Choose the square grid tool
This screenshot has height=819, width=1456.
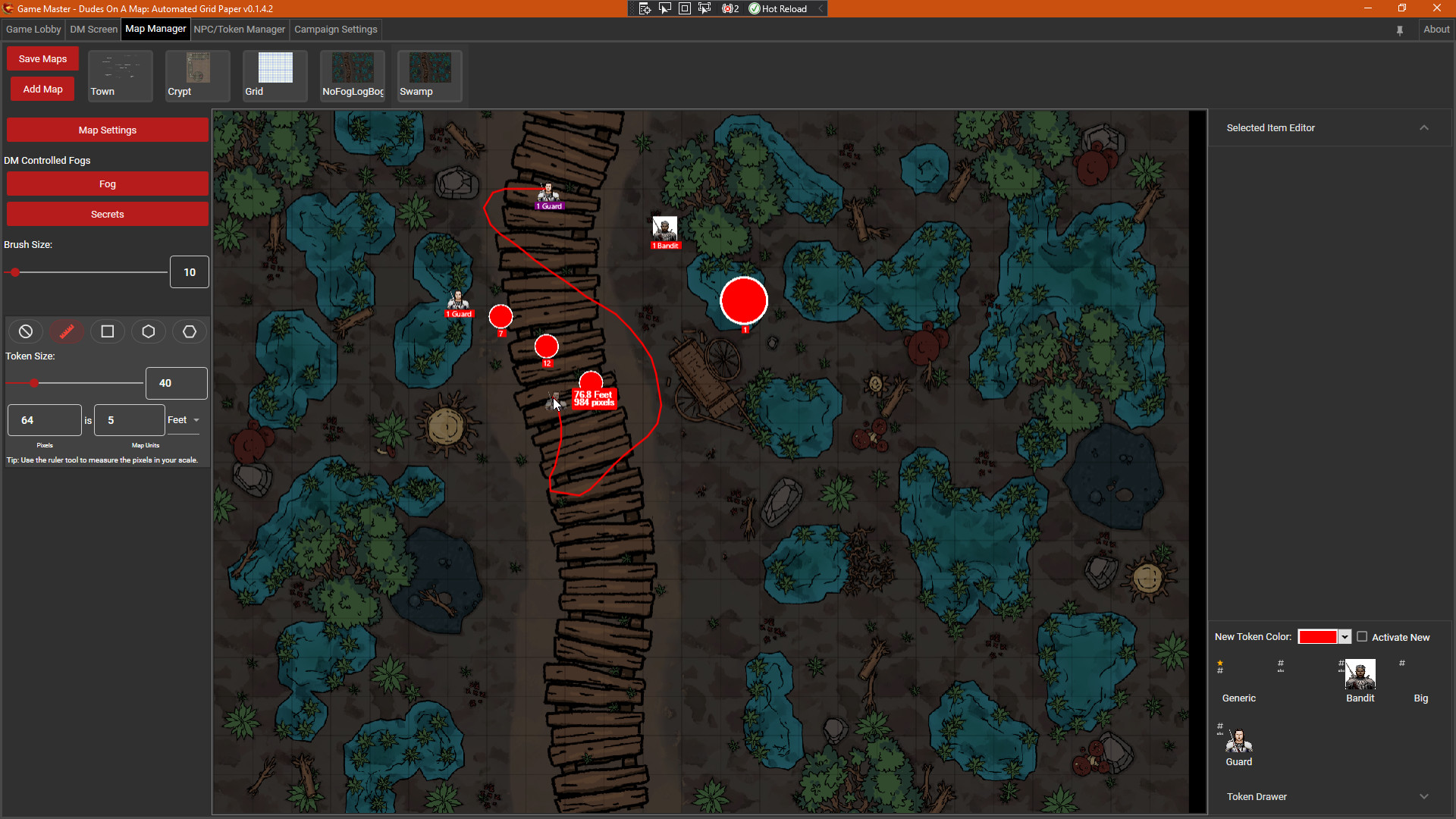pos(108,331)
